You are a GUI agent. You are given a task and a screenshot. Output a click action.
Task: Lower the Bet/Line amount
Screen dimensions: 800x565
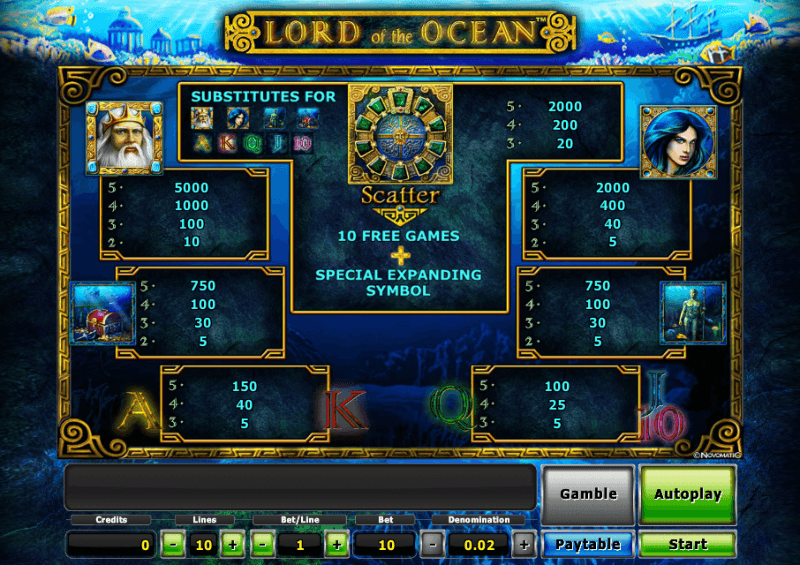(x=263, y=545)
